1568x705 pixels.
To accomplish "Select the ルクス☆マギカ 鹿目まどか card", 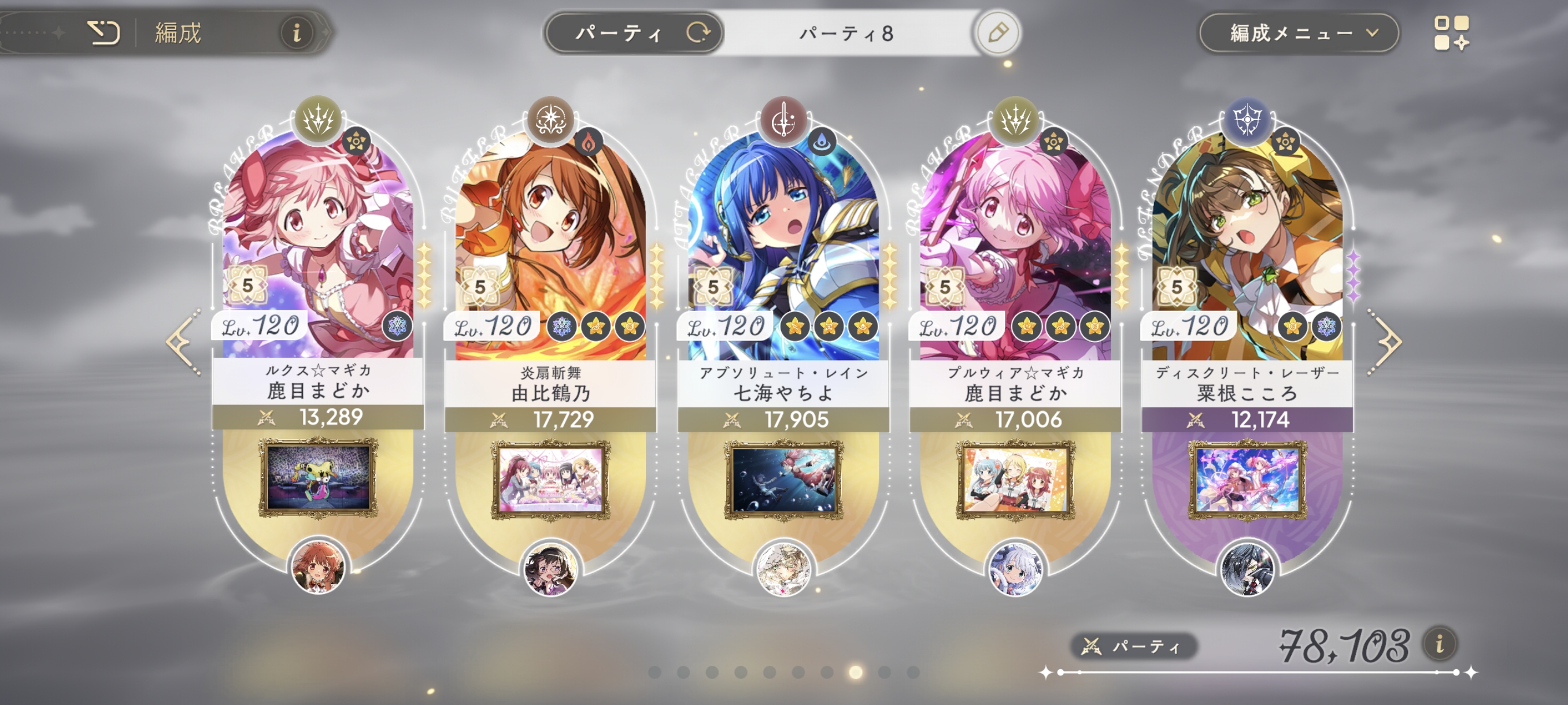I will pos(318,243).
